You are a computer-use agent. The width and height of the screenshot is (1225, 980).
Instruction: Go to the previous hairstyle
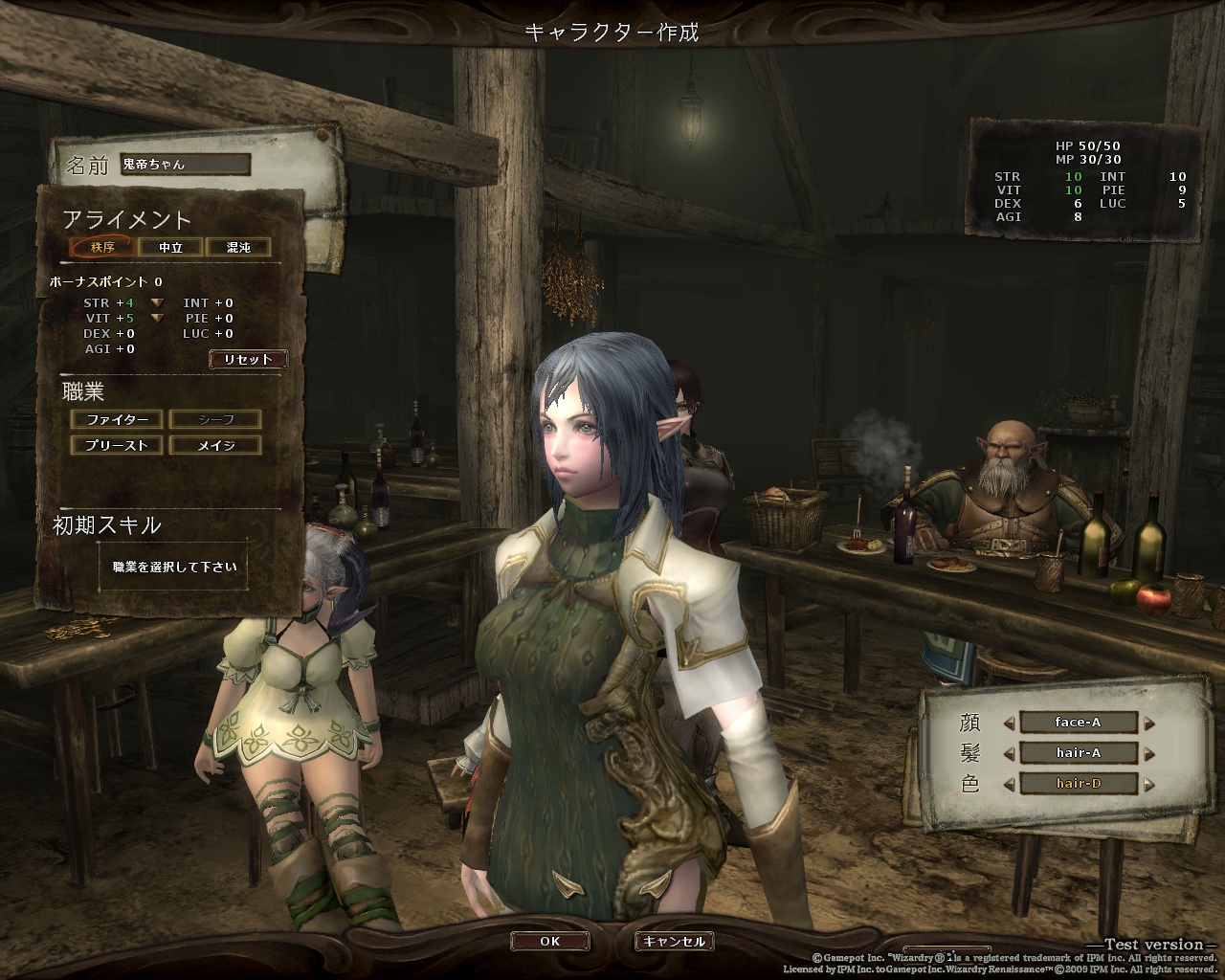[x=1009, y=753]
